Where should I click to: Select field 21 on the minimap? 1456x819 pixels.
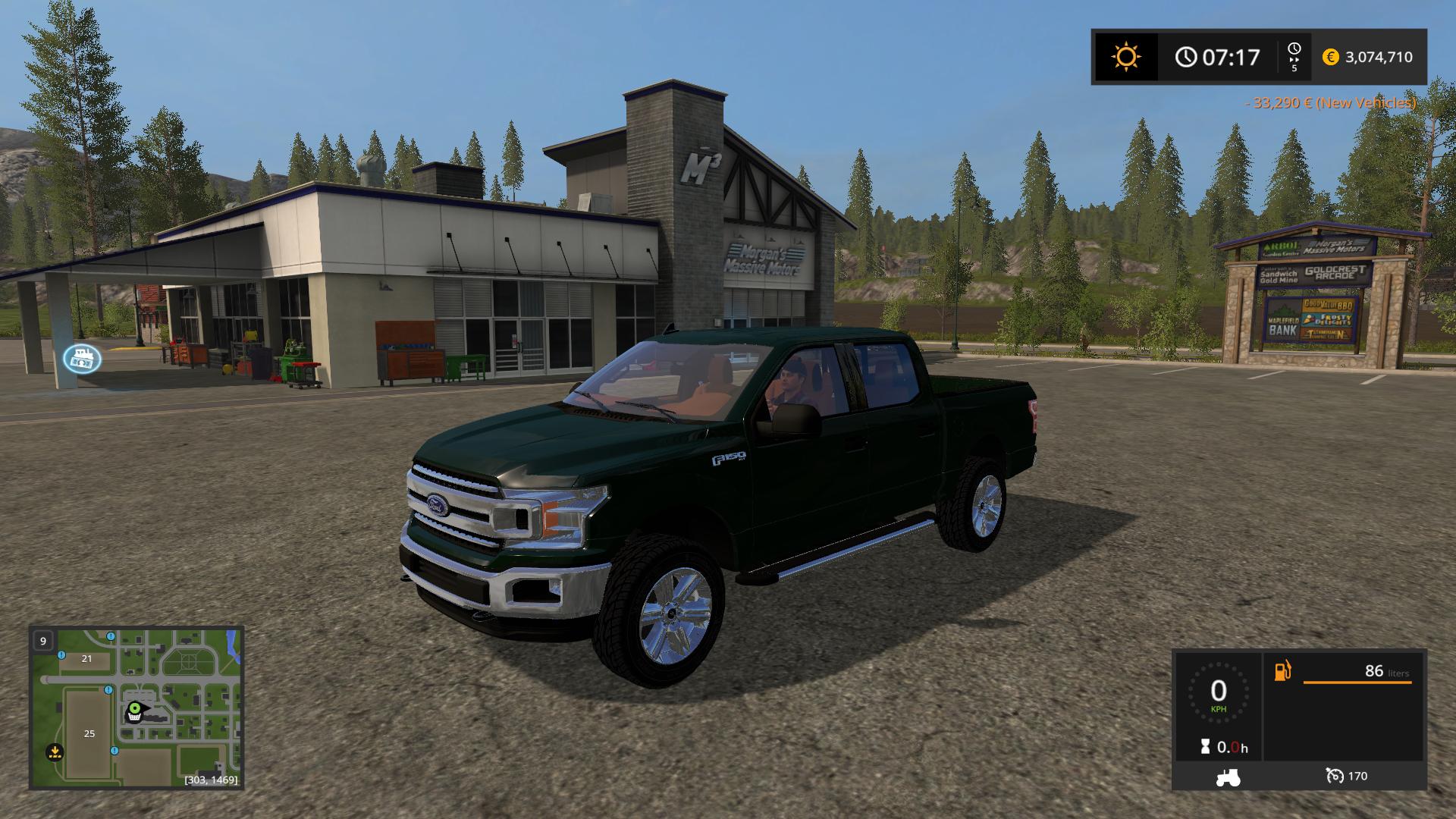pos(86,658)
